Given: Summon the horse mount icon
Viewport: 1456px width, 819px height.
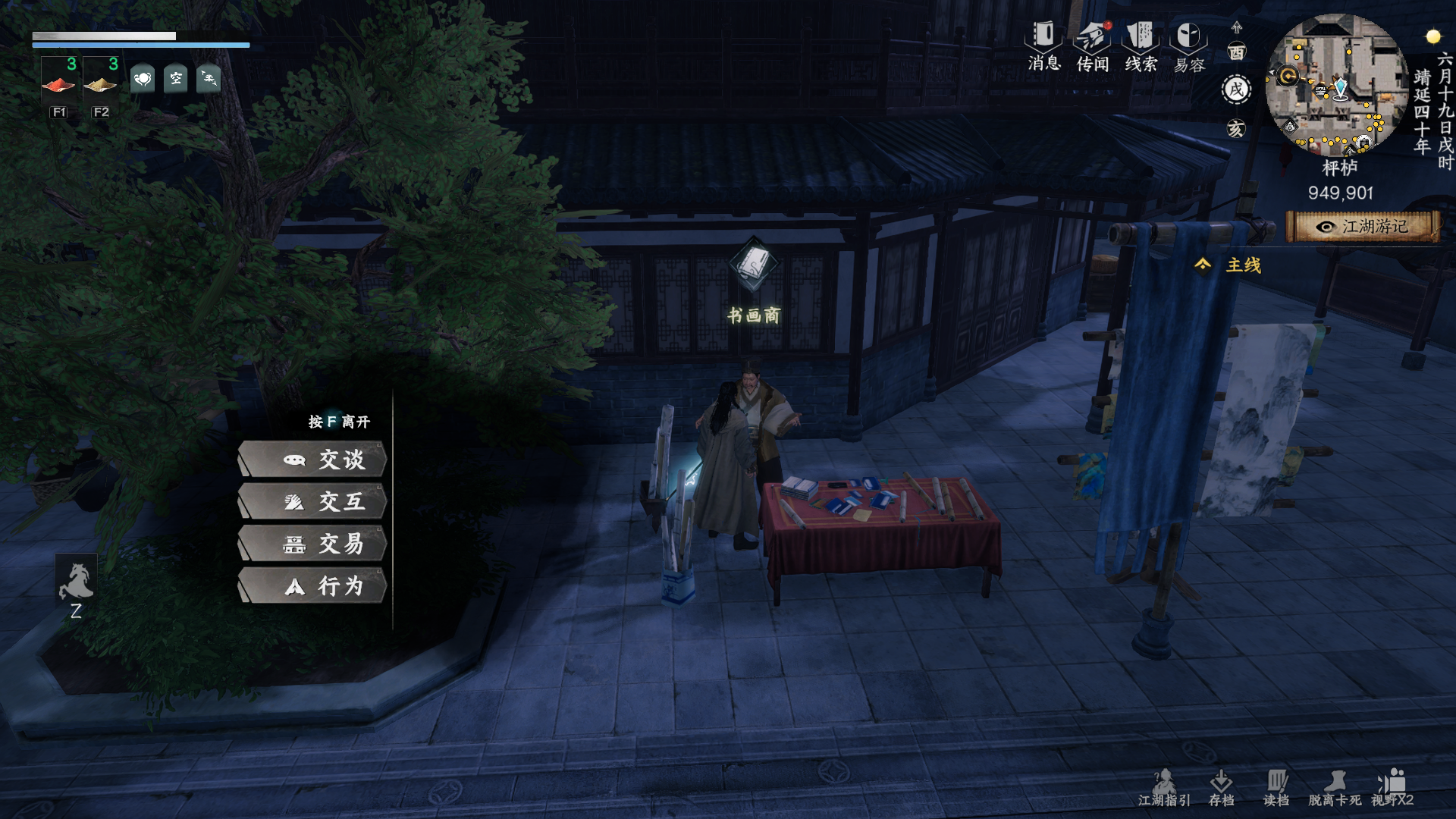Looking at the screenshot, I should pos(76,582).
